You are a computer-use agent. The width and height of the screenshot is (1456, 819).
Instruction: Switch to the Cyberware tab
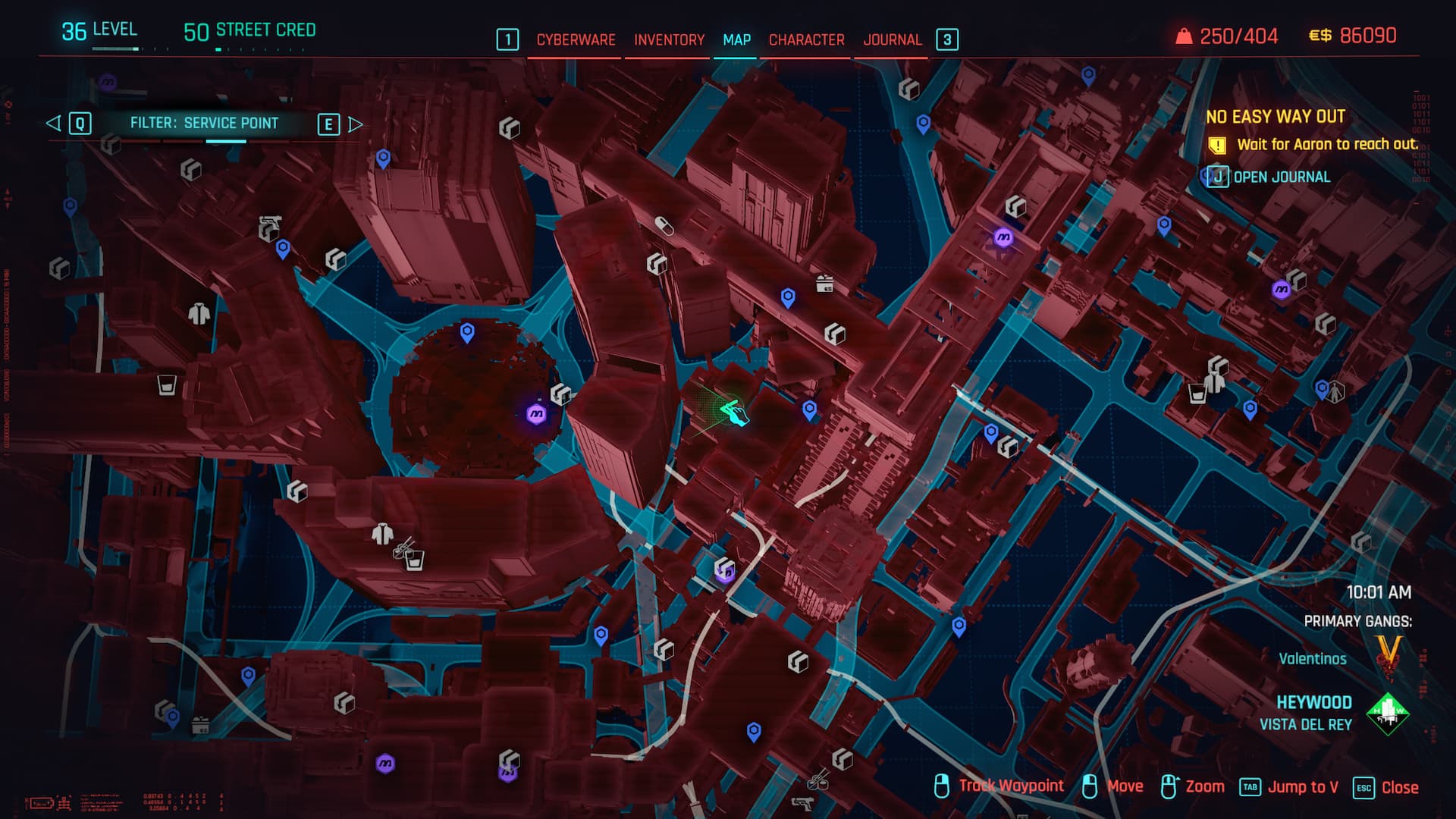click(x=576, y=39)
